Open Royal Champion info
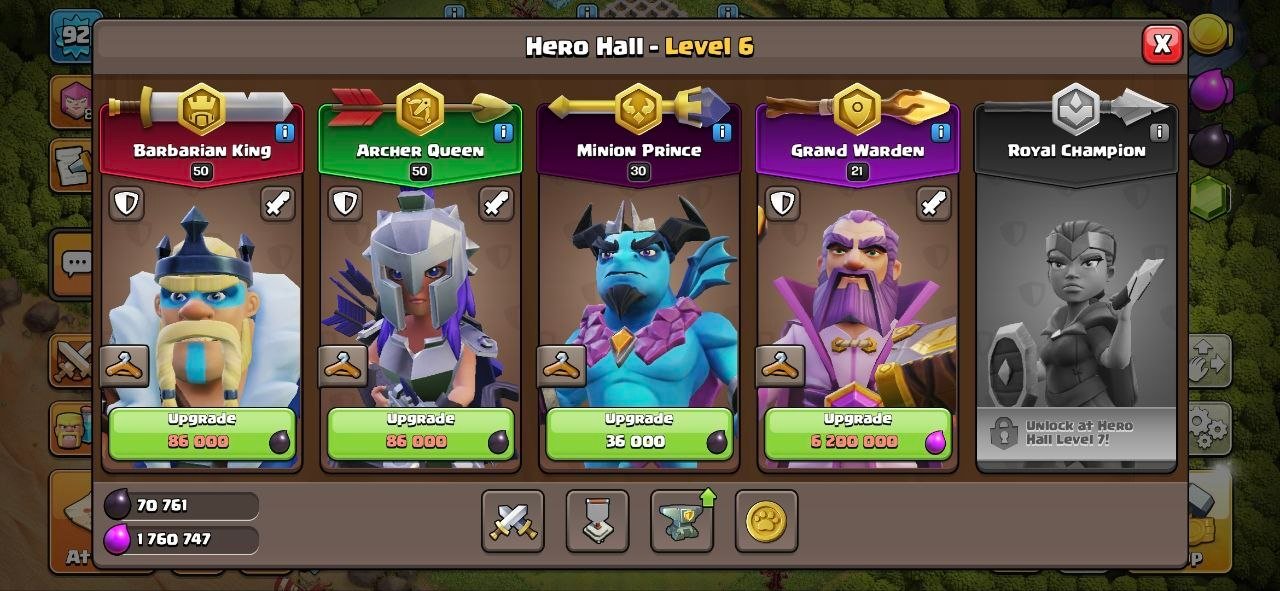 (1159, 132)
